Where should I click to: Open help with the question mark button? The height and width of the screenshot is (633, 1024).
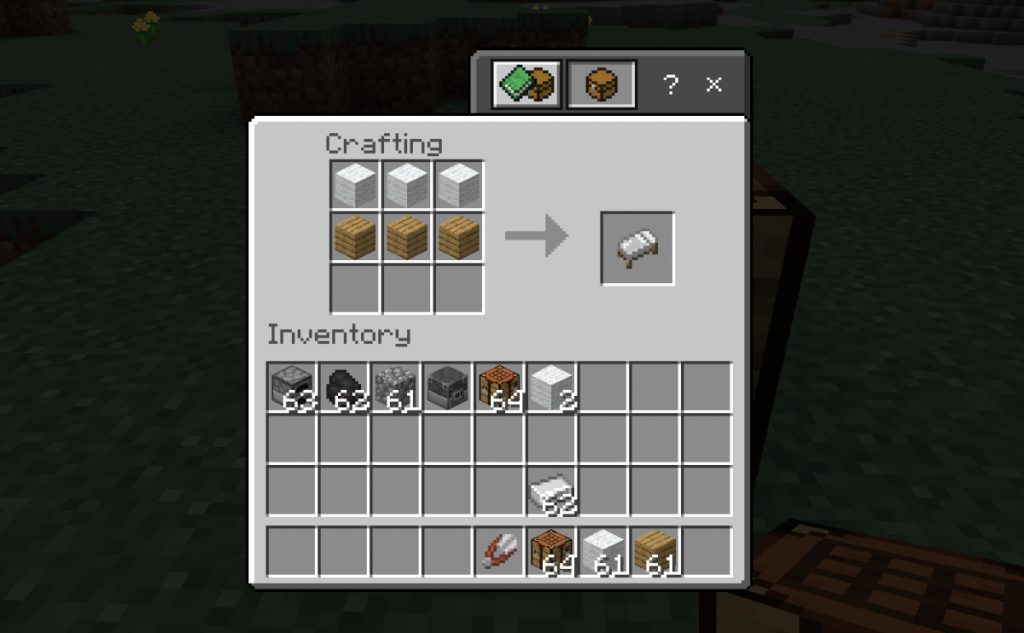click(671, 85)
